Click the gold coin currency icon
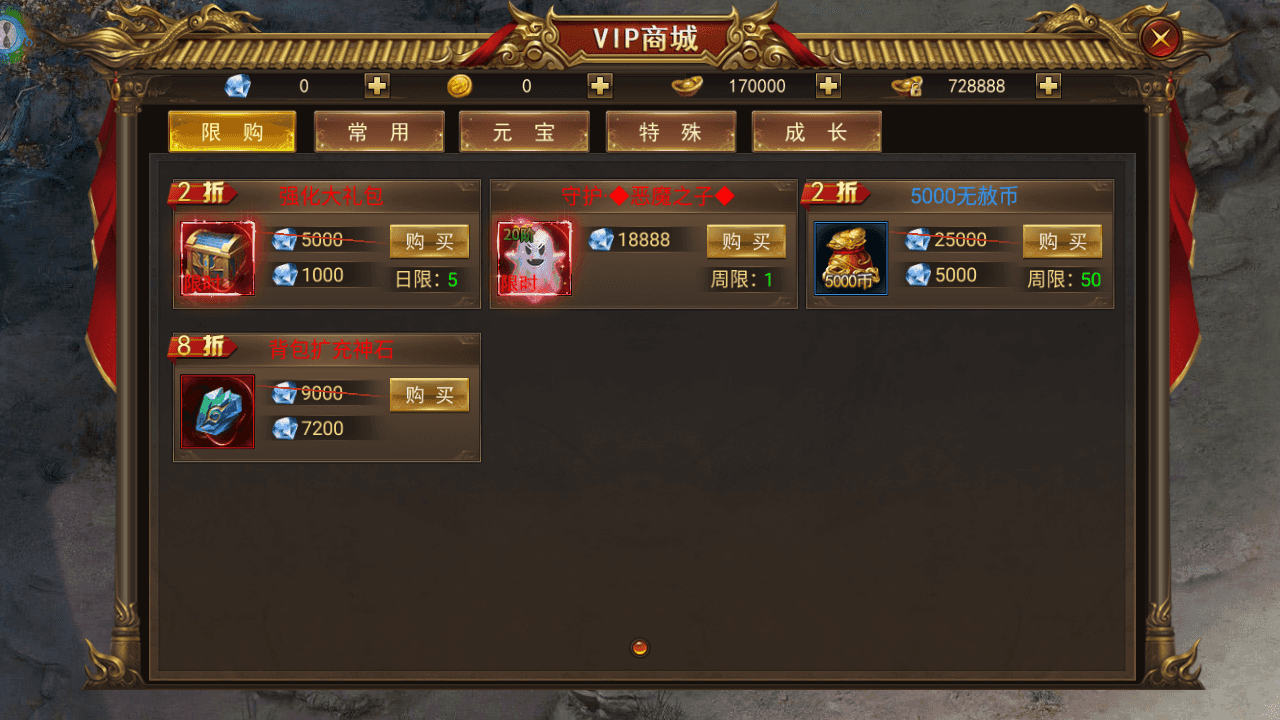The height and width of the screenshot is (720, 1280). coord(458,86)
